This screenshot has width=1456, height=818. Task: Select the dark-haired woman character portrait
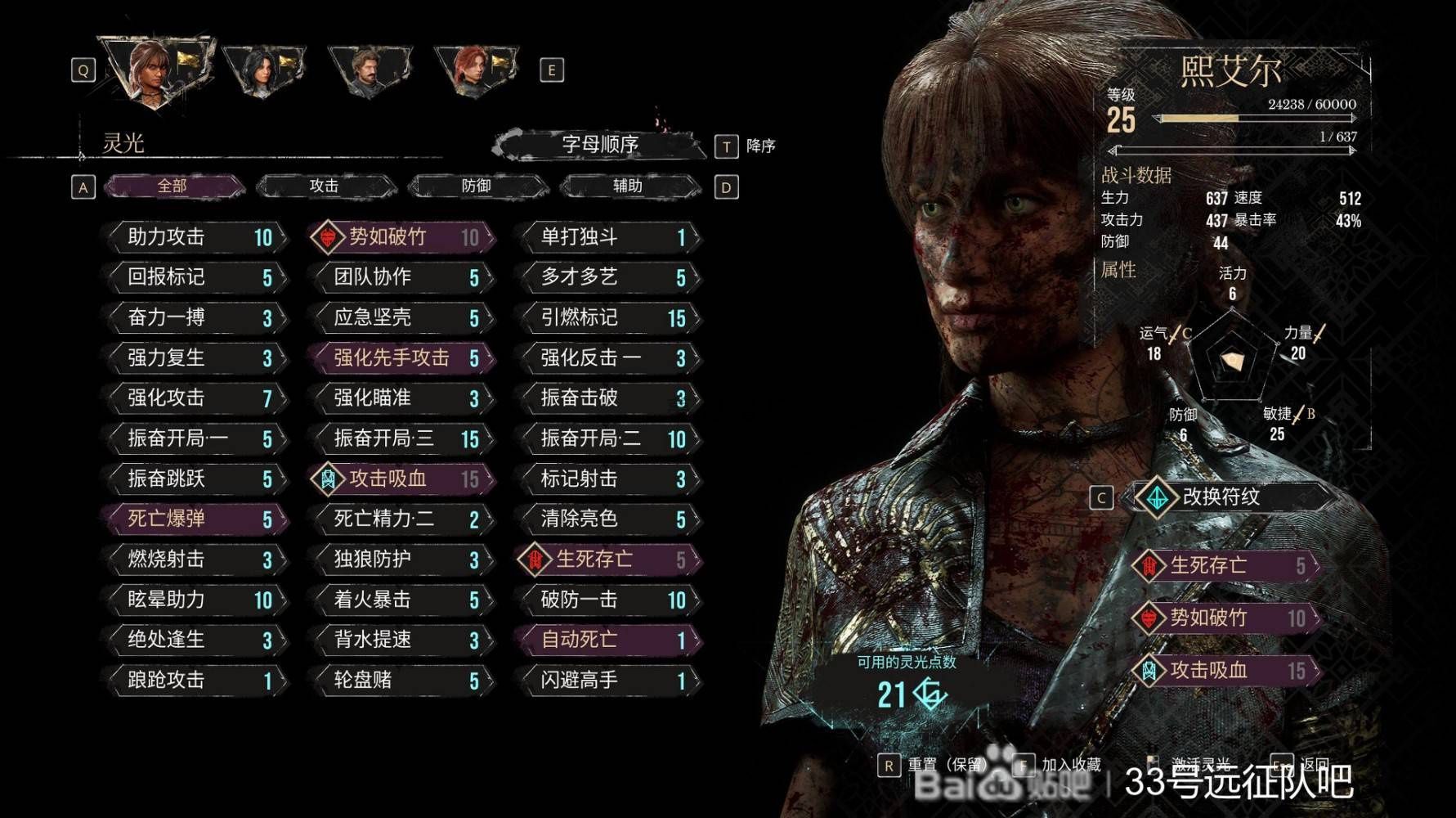(262, 70)
